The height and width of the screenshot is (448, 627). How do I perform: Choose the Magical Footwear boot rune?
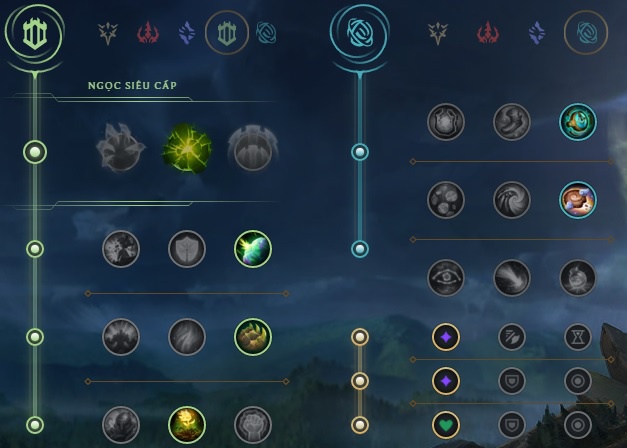[512, 122]
